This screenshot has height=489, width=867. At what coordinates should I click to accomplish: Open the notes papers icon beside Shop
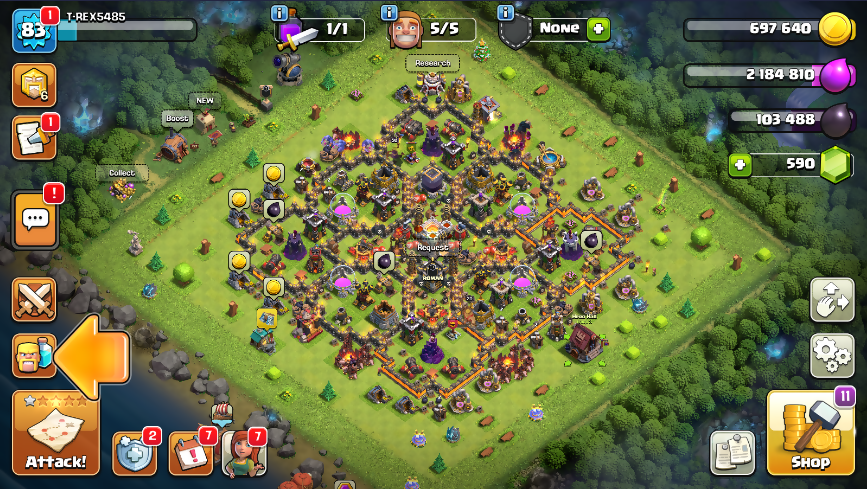pos(732,452)
